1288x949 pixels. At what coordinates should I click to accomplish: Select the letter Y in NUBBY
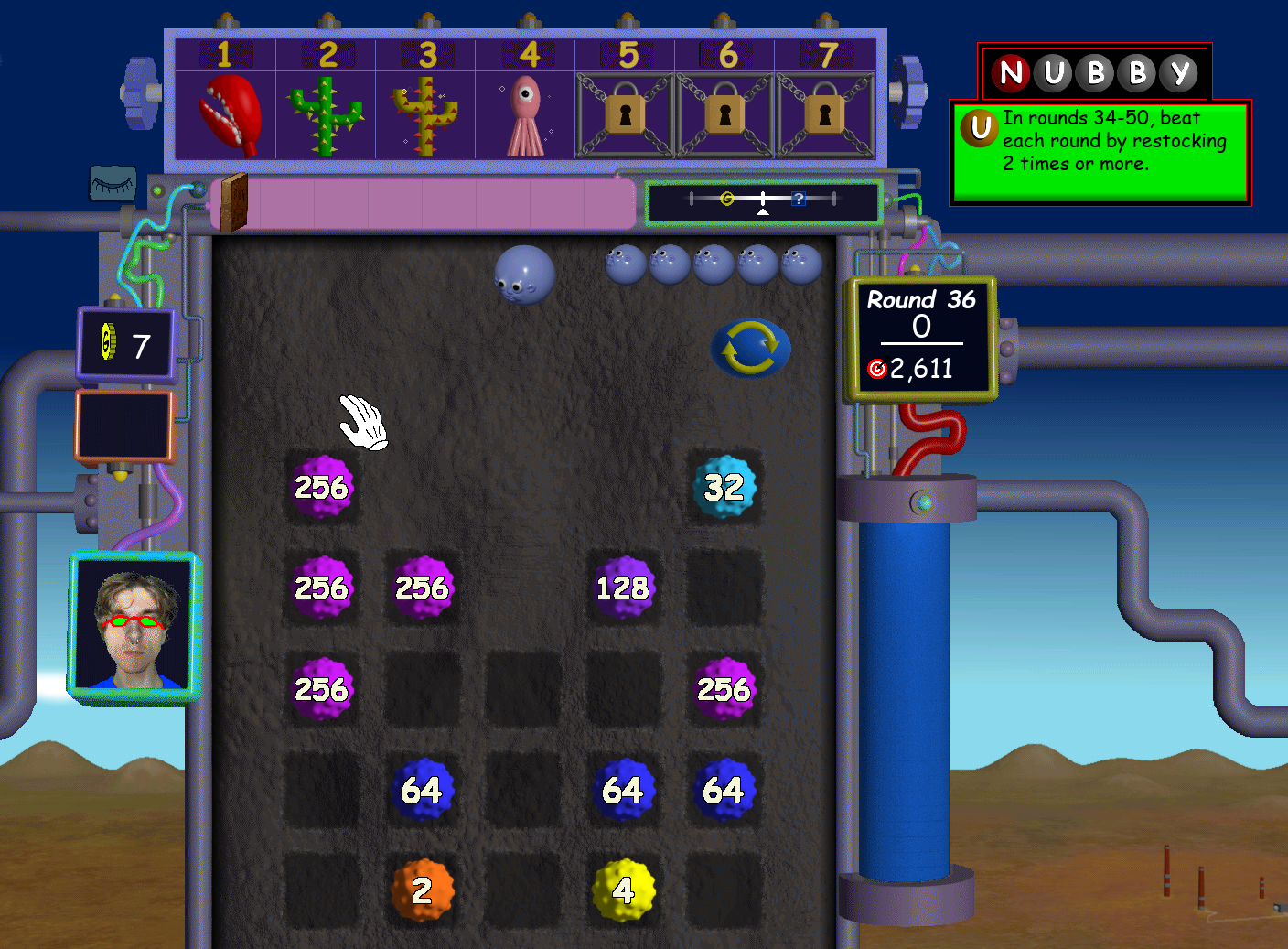(1178, 74)
